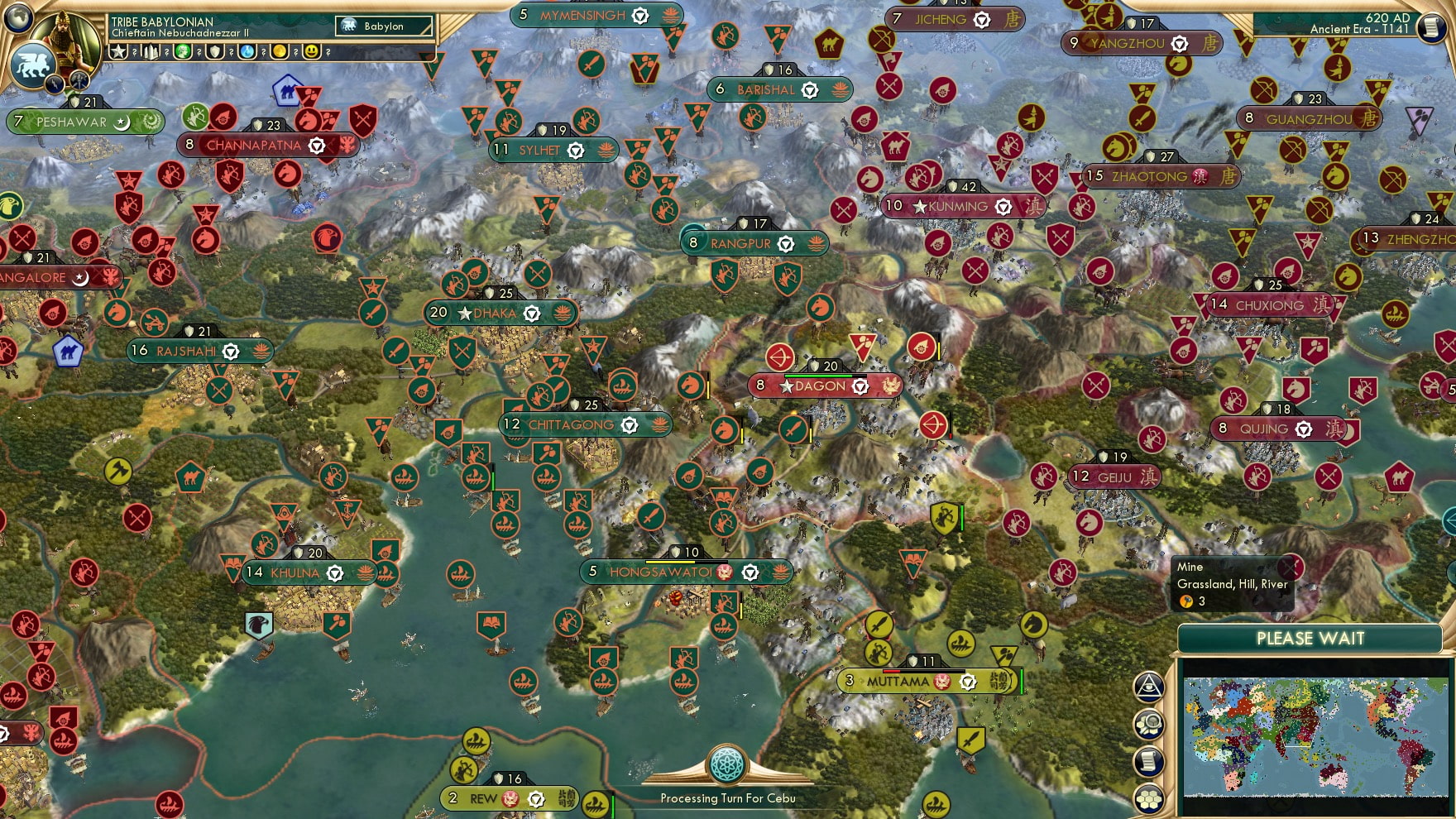Viewport: 1456px width, 819px height.
Task: Toggle strategic view with the eye icon
Action: 1151,687
